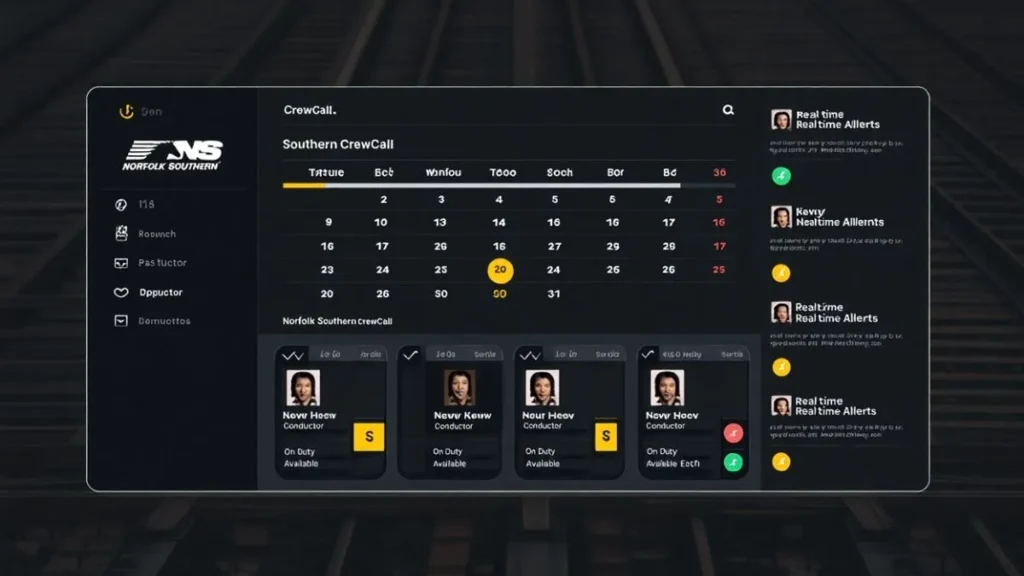
Task: Choose calendar date 31
Action: coord(554,294)
